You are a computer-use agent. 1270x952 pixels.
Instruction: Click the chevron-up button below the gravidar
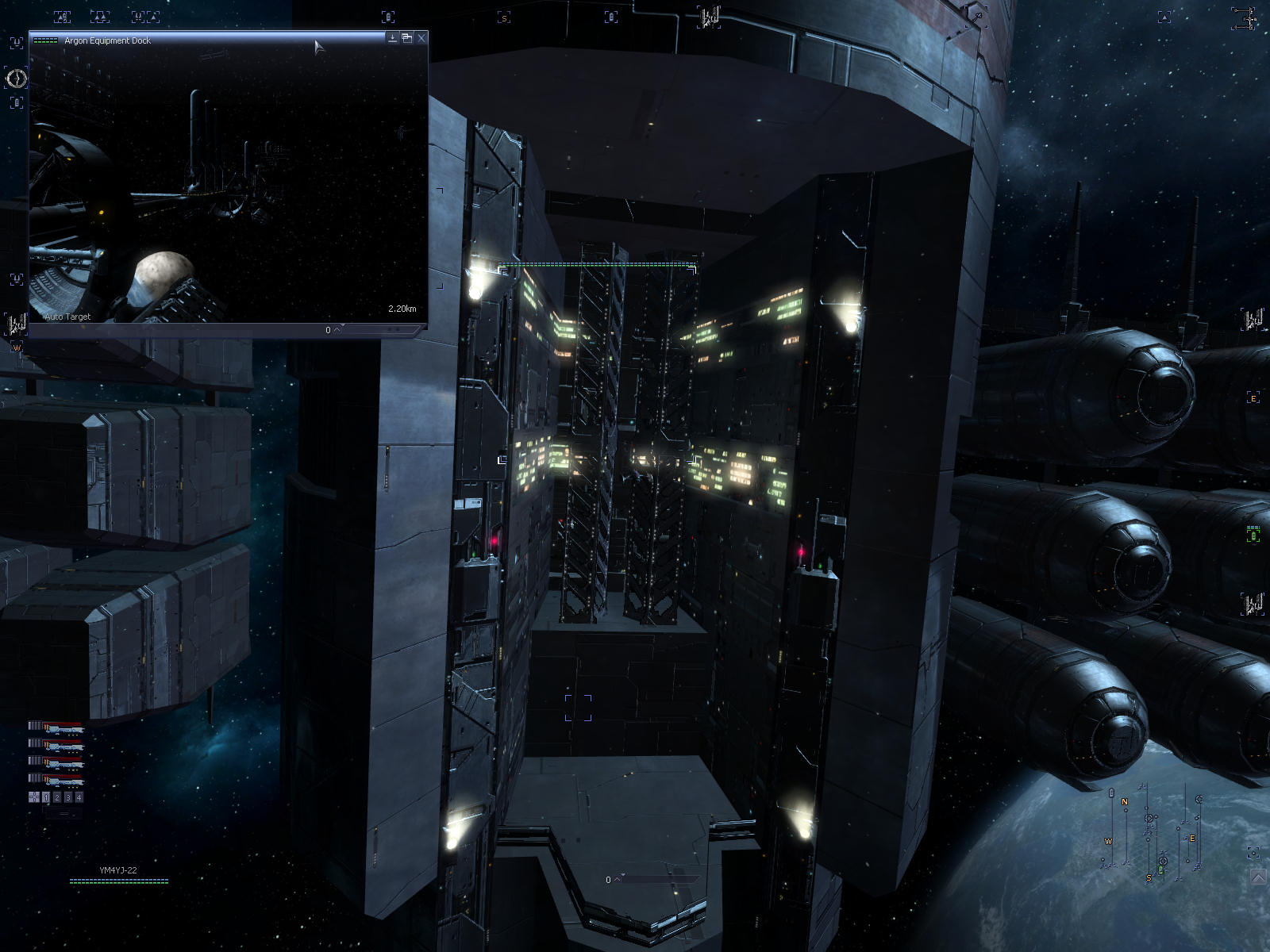(1258, 876)
